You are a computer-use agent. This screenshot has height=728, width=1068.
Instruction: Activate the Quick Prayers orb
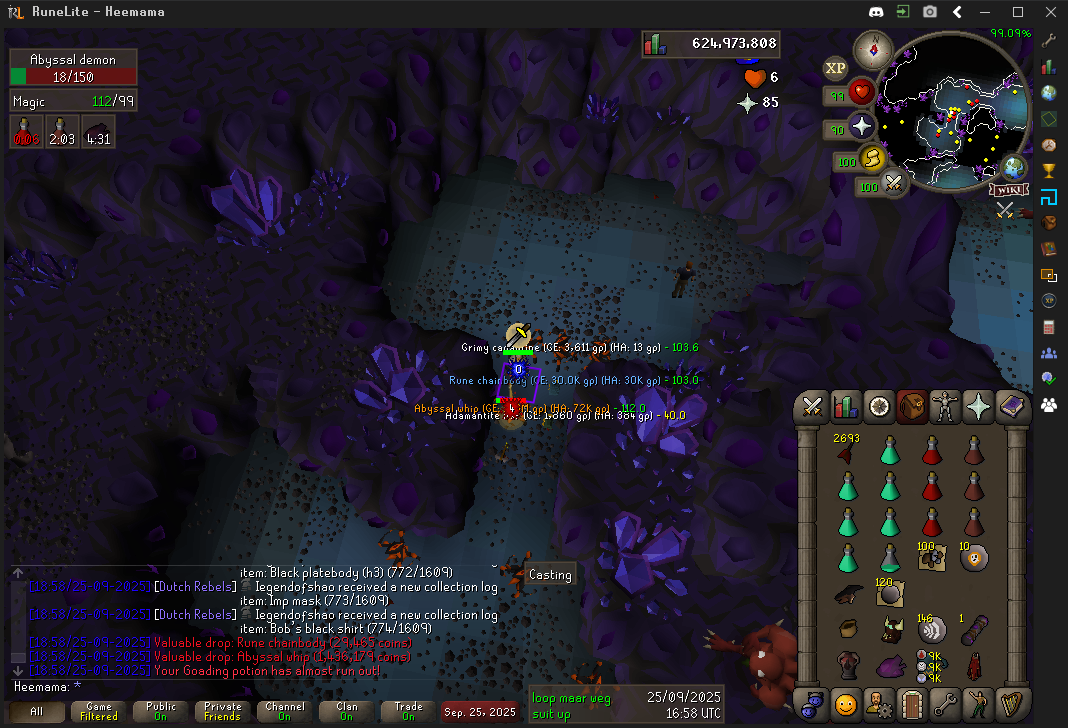[862, 127]
